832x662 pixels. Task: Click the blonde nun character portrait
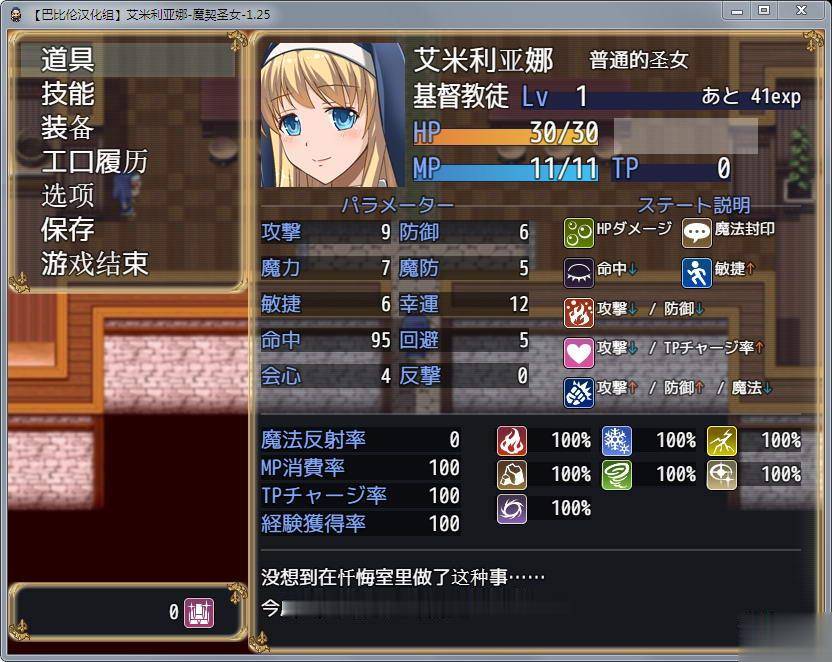[x=333, y=114]
